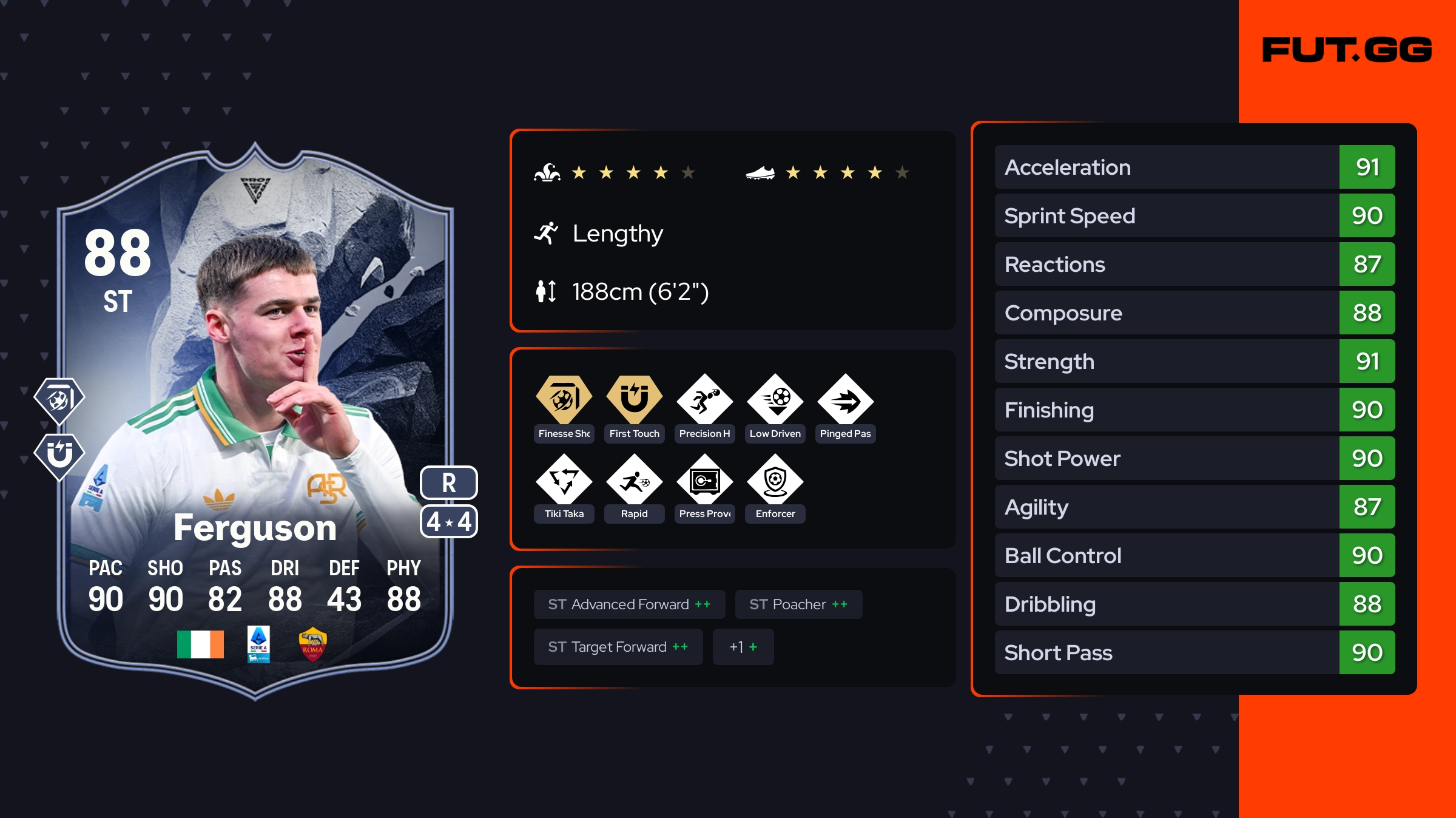1456x818 pixels.
Task: Choose the Rapid playstyle icon
Action: click(x=634, y=481)
